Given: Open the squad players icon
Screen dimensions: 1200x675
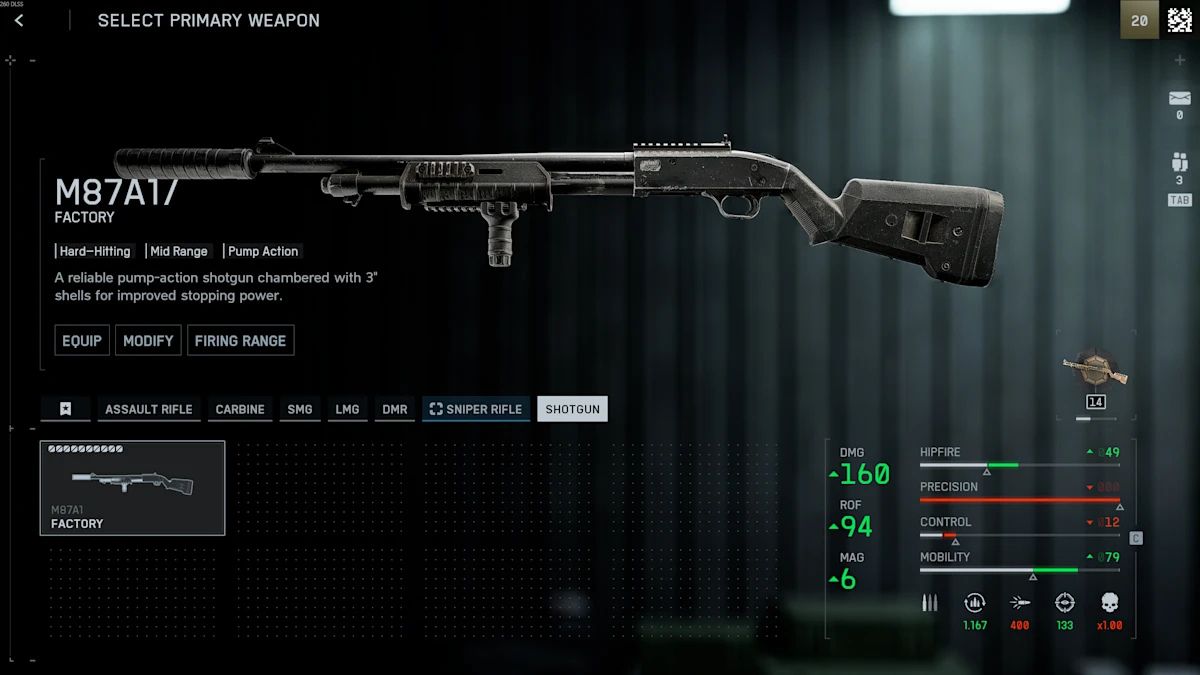Looking at the screenshot, I should pyautogui.click(x=1180, y=163).
